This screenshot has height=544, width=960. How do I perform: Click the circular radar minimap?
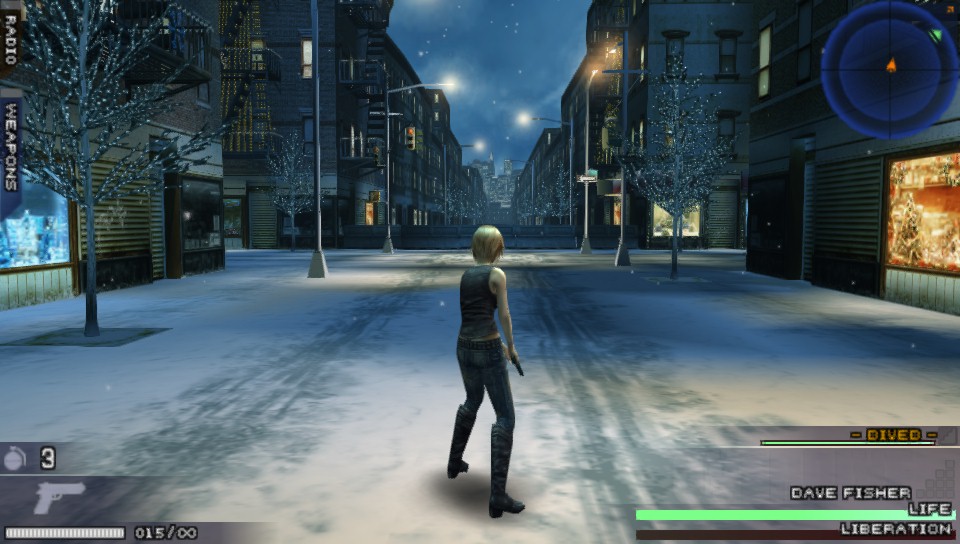pyautogui.click(x=890, y=68)
